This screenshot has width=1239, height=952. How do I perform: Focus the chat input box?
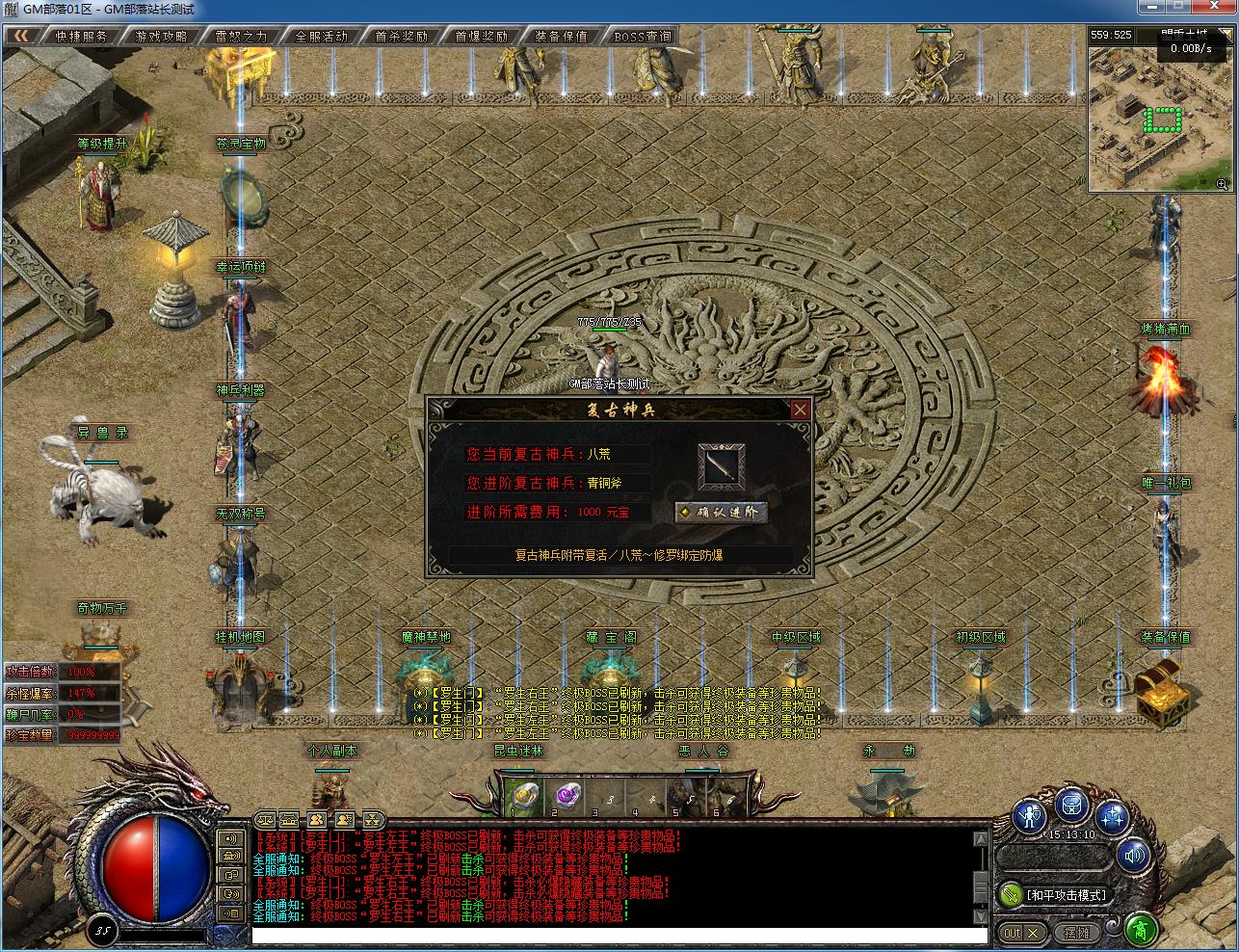pos(619,935)
